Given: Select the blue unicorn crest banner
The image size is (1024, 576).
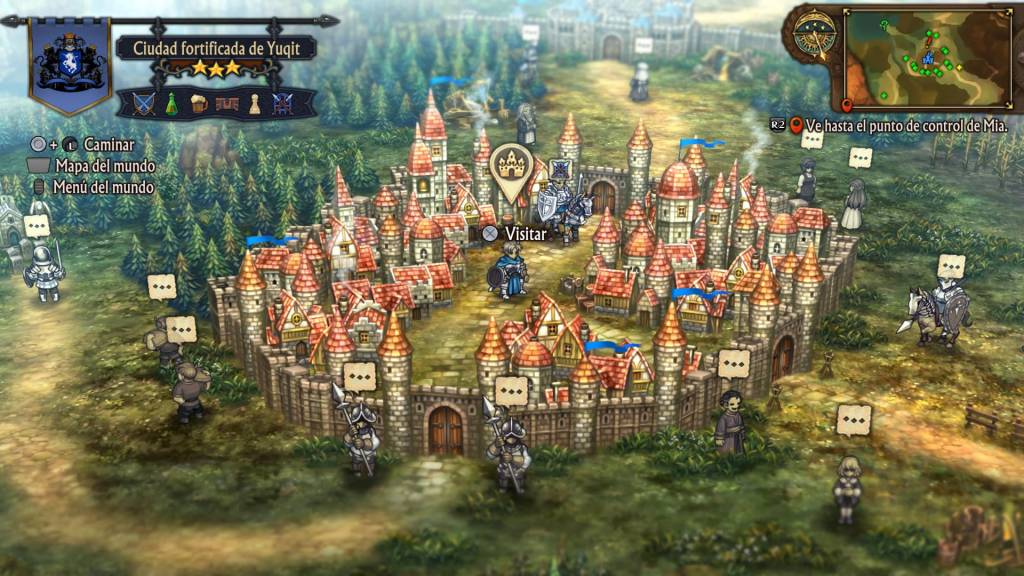Looking at the screenshot, I should pyautogui.click(x=70, y=62).
